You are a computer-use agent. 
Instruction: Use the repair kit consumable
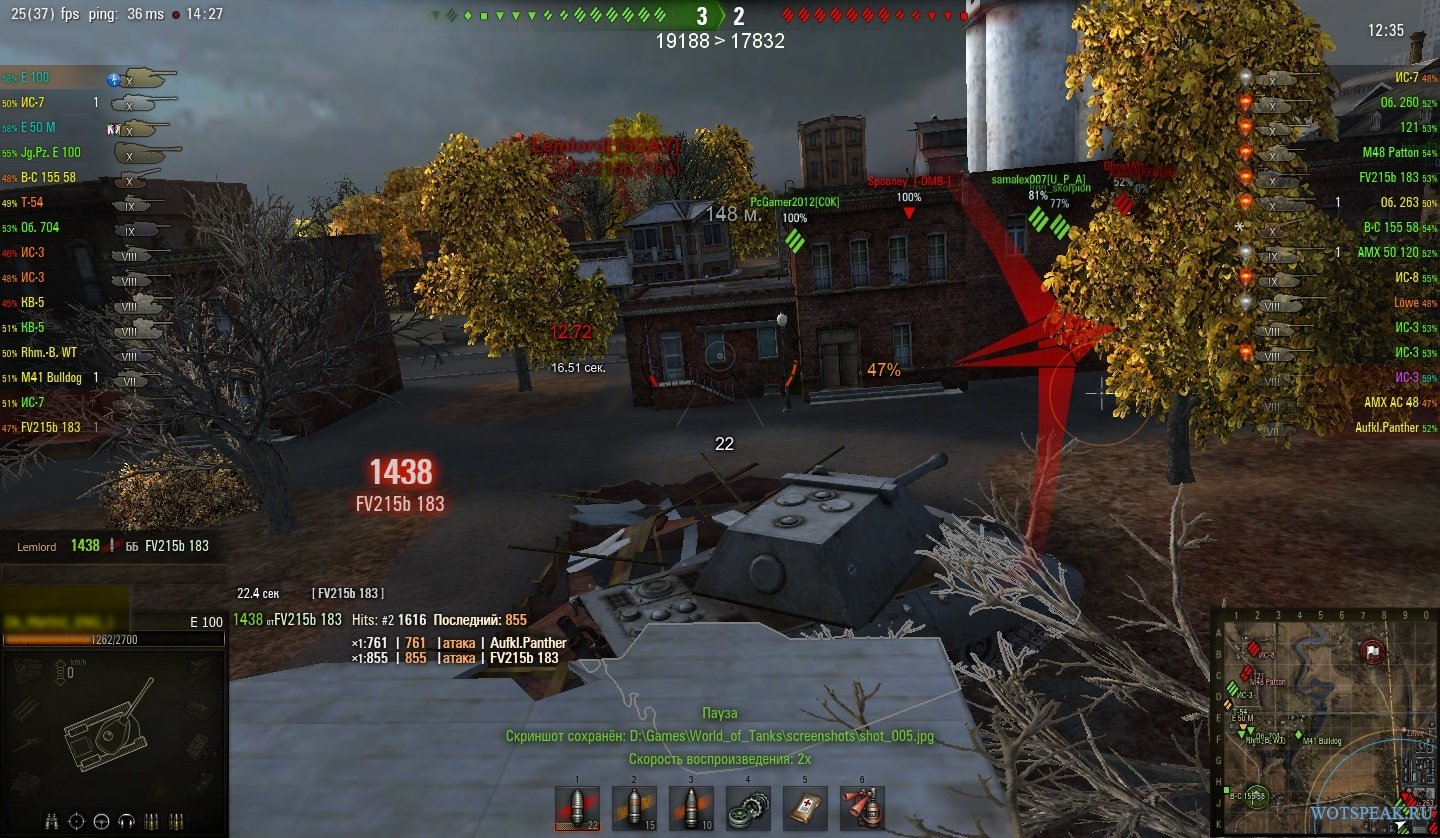click(x=748, y=808)
